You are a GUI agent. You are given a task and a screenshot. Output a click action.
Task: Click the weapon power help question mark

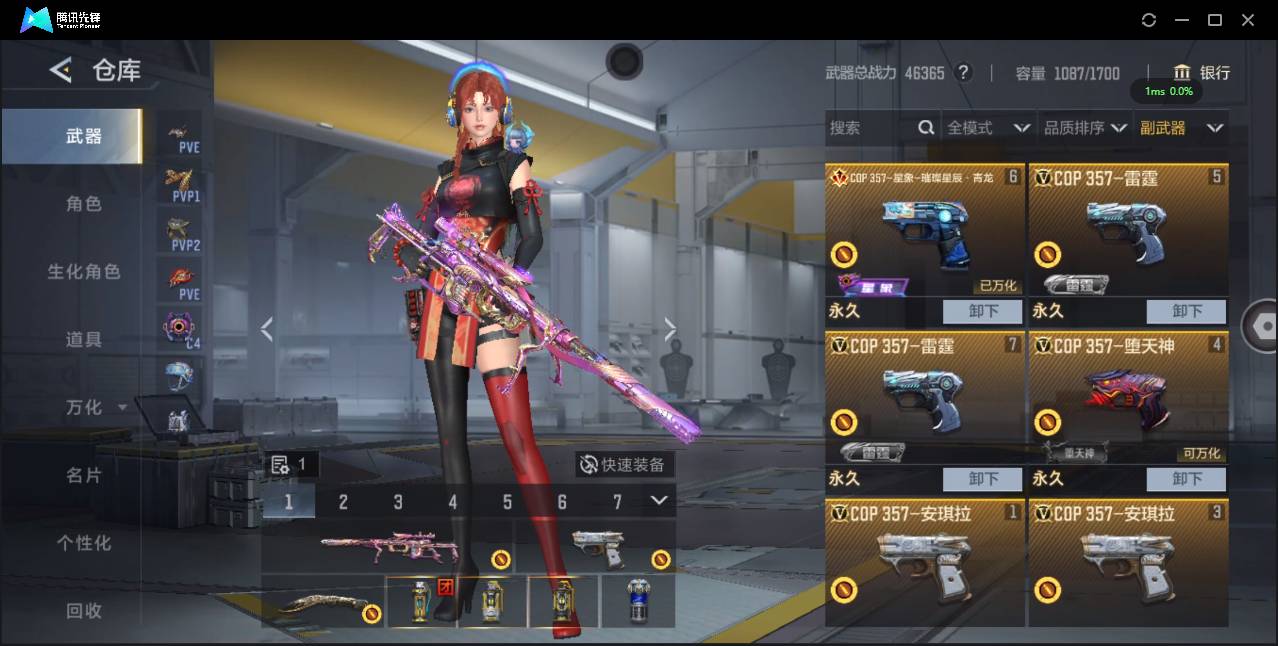pos(963,72)
